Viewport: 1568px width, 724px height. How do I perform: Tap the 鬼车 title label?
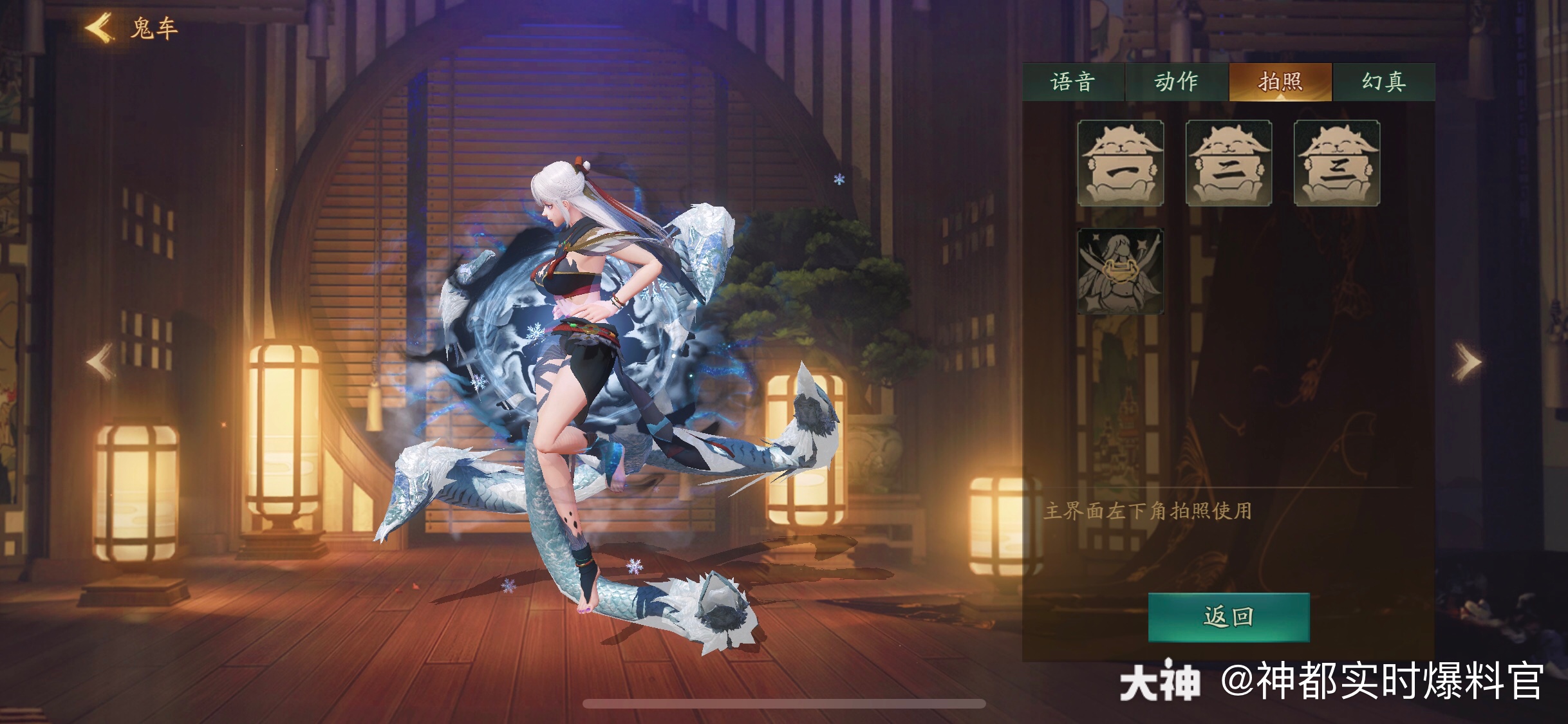click(x=154, y=27)
